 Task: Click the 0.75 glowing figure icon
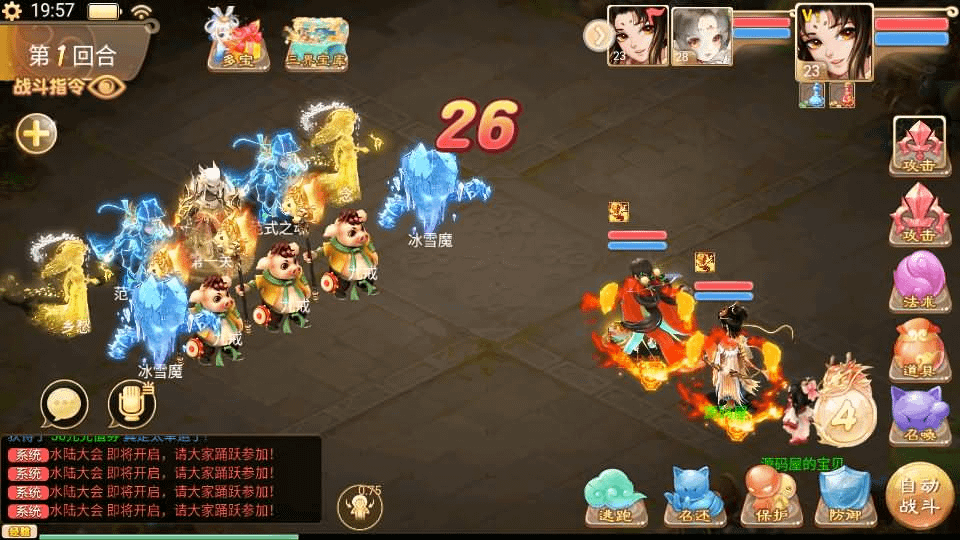359,507
